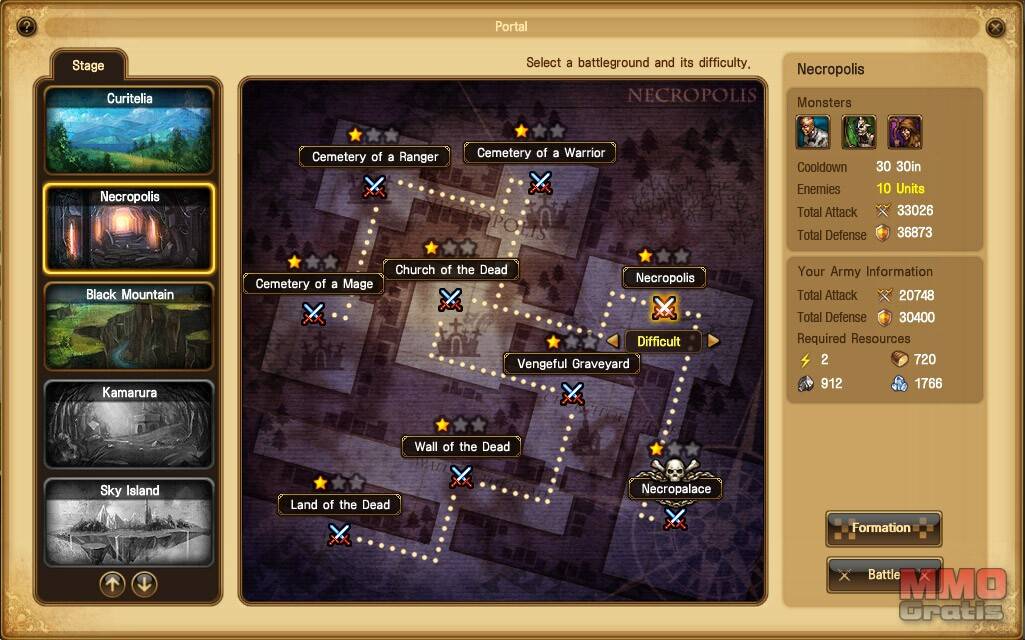Decrease difficulty with the left arrow

tap(613, 341)
